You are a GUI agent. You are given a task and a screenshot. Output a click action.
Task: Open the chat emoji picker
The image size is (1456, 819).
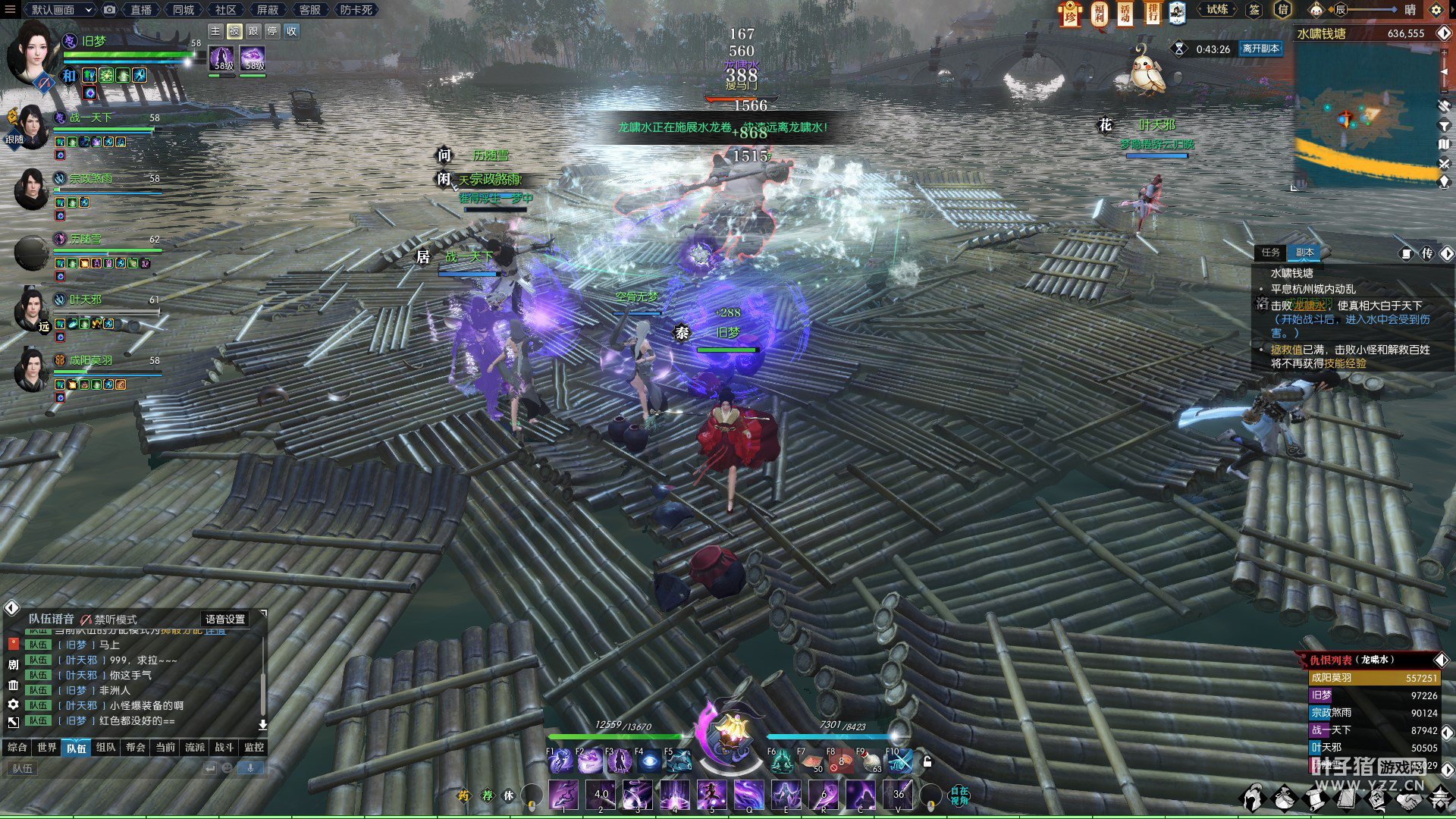[227, 768]
